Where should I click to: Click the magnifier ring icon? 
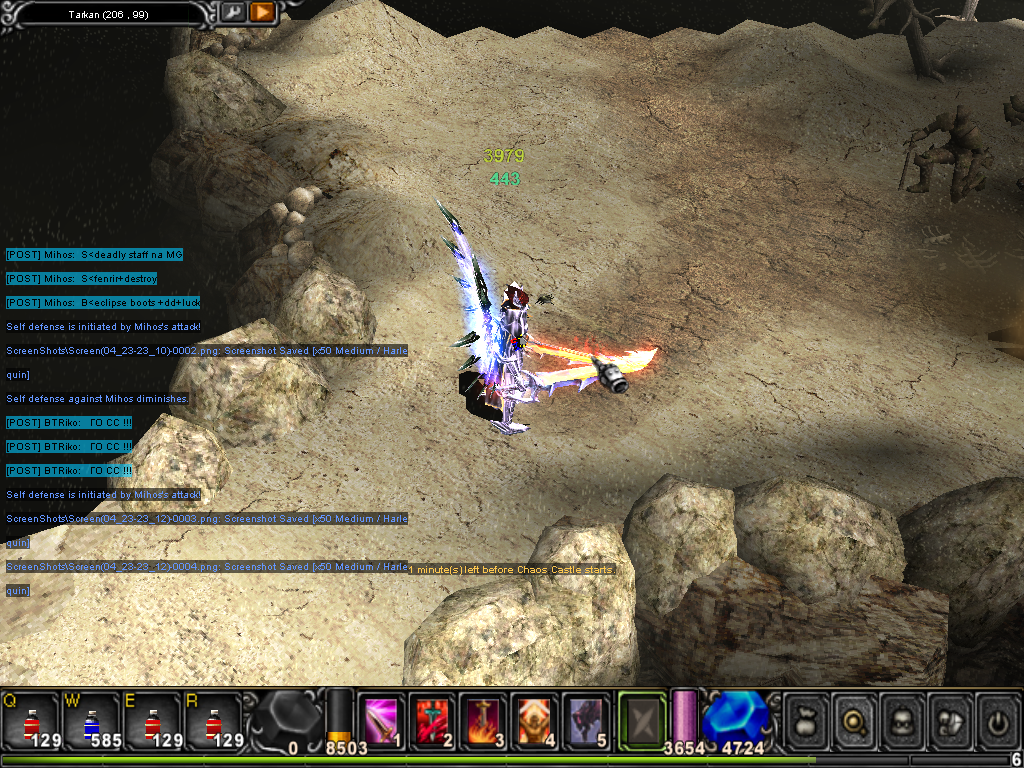[854, 719]
